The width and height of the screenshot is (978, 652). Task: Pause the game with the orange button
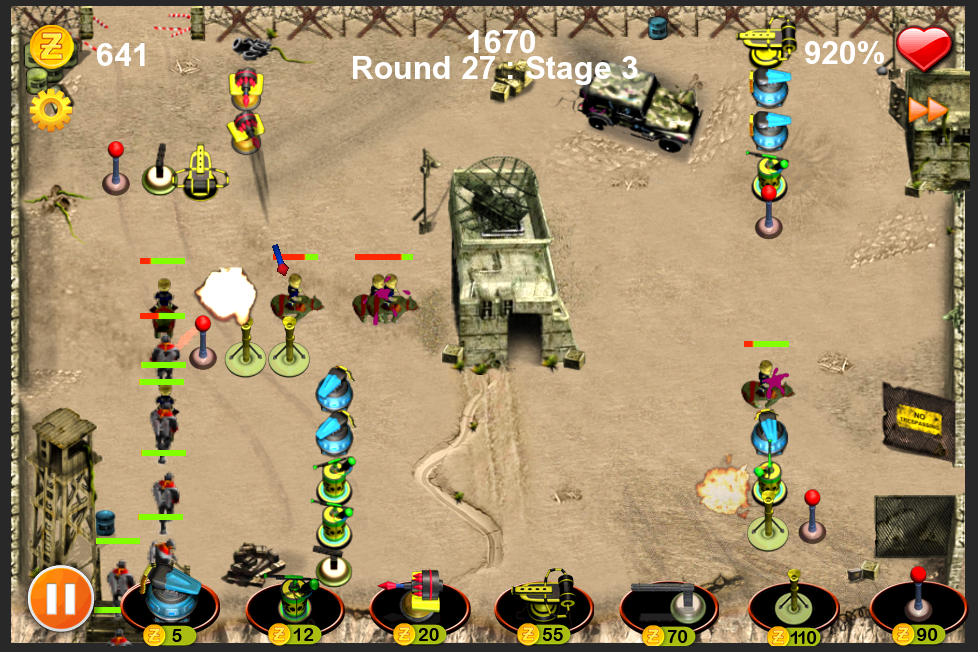[61, 600]
